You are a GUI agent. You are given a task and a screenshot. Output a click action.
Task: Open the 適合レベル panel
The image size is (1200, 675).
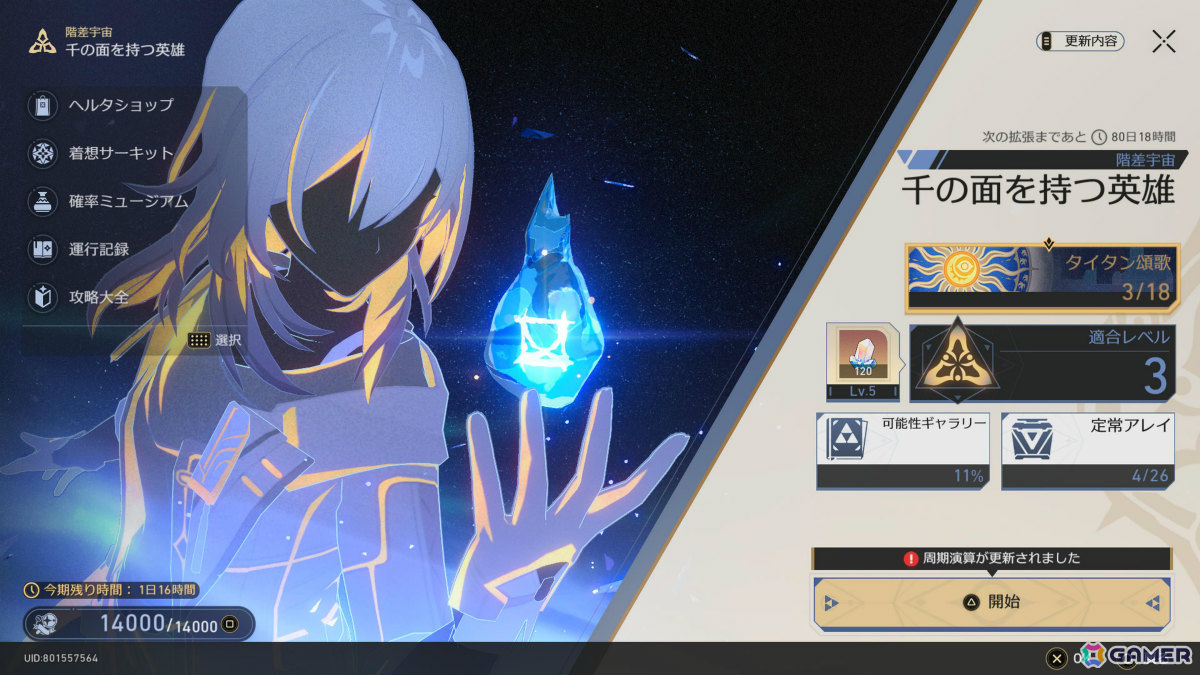[x=1040, y=361]
